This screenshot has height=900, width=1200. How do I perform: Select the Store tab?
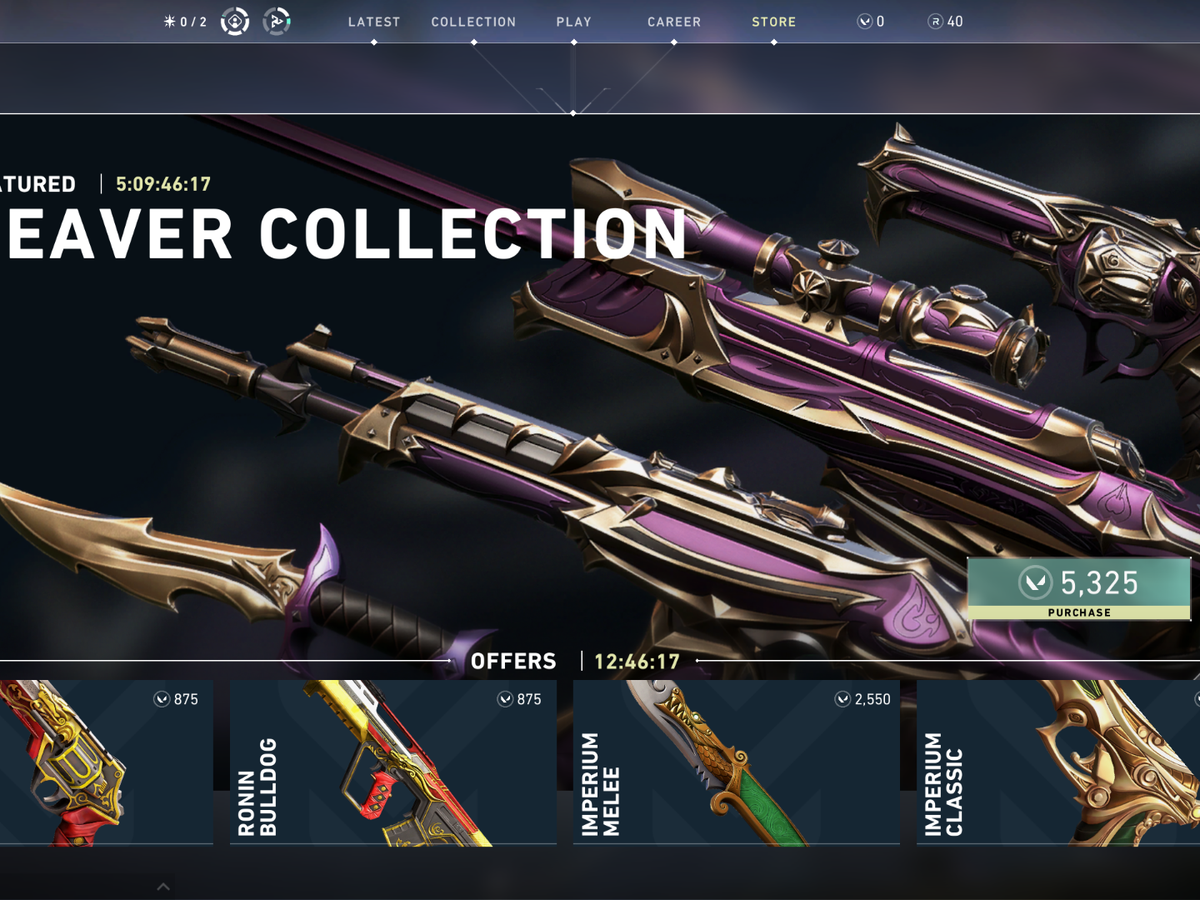[x=774, y=22]
